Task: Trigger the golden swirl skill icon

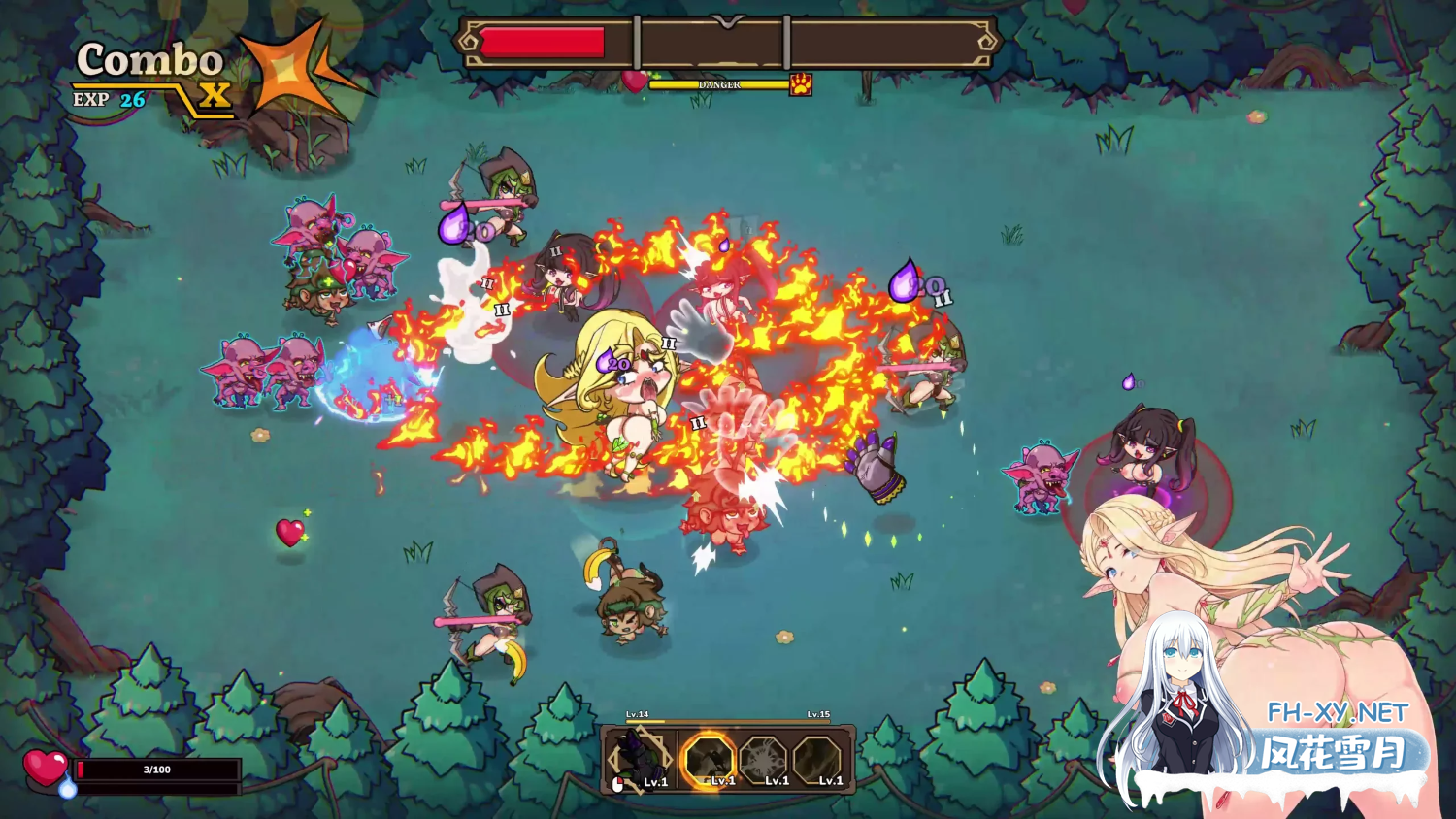Action: tap(817, 760)
